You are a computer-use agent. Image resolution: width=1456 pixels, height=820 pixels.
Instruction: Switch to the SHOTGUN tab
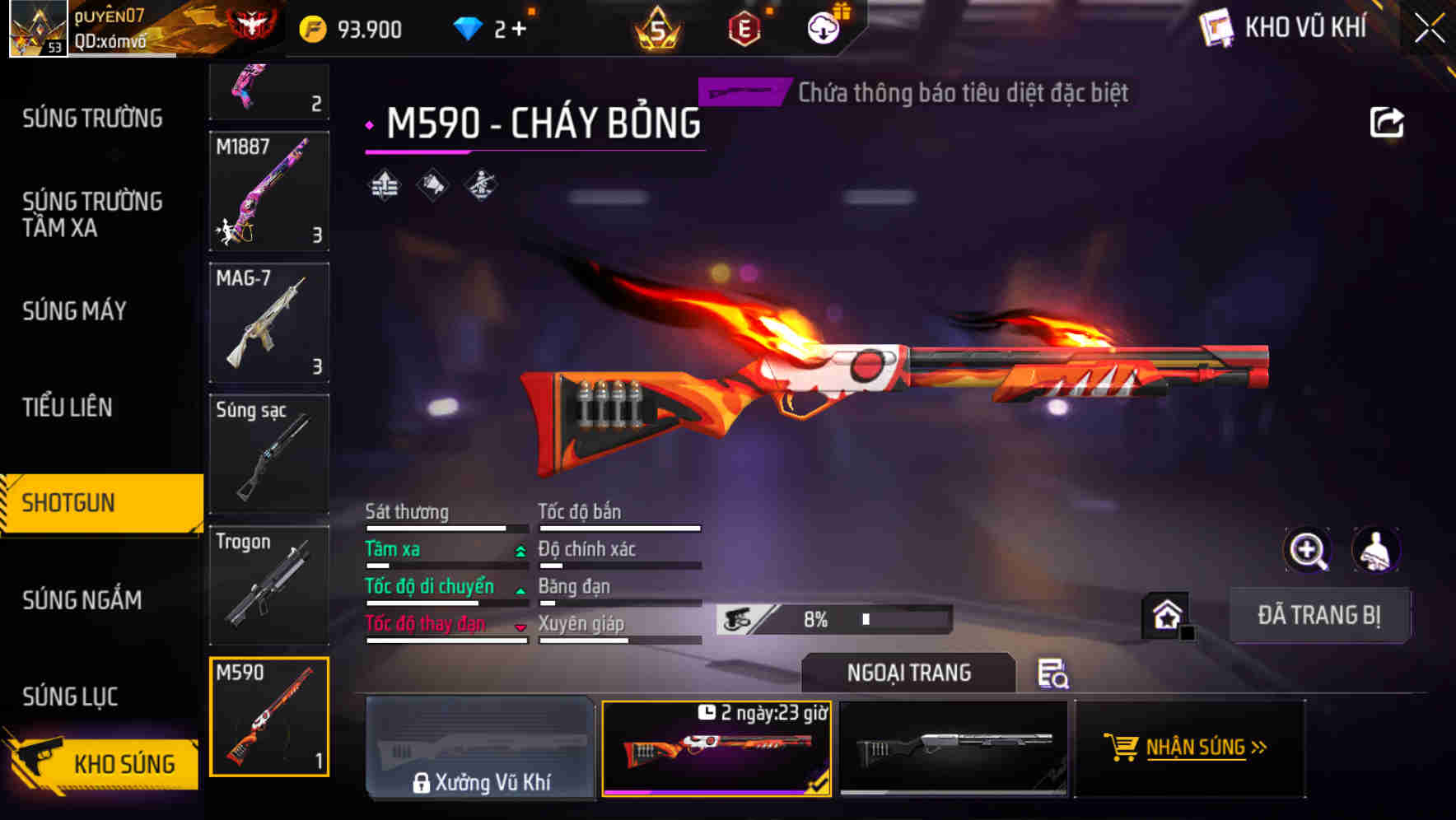click(x=71, y=502)
